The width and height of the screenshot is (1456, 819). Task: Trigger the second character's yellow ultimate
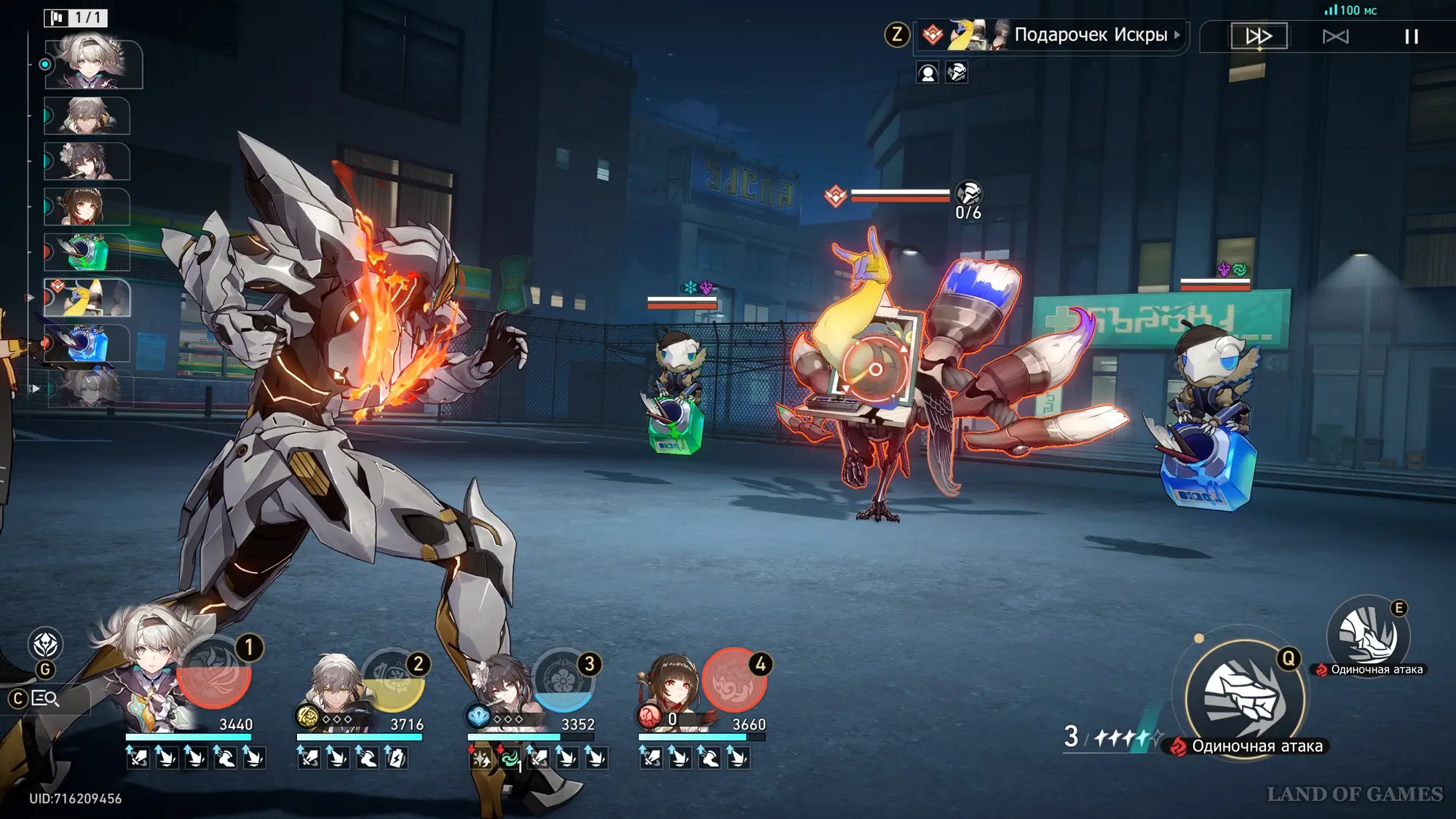[x=393, y=682]
